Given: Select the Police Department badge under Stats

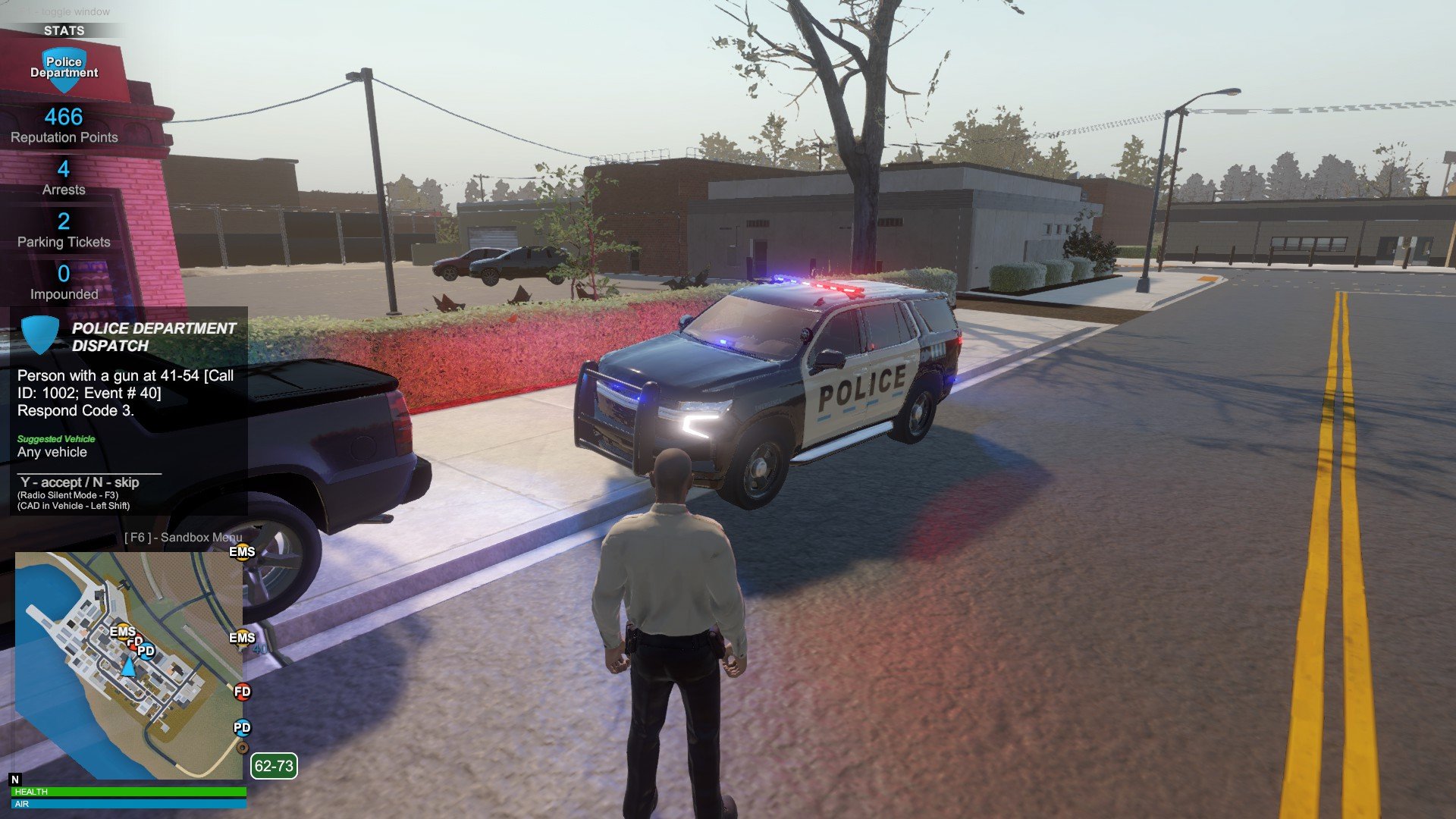Looking at the screenshot, I should point(64,68).
